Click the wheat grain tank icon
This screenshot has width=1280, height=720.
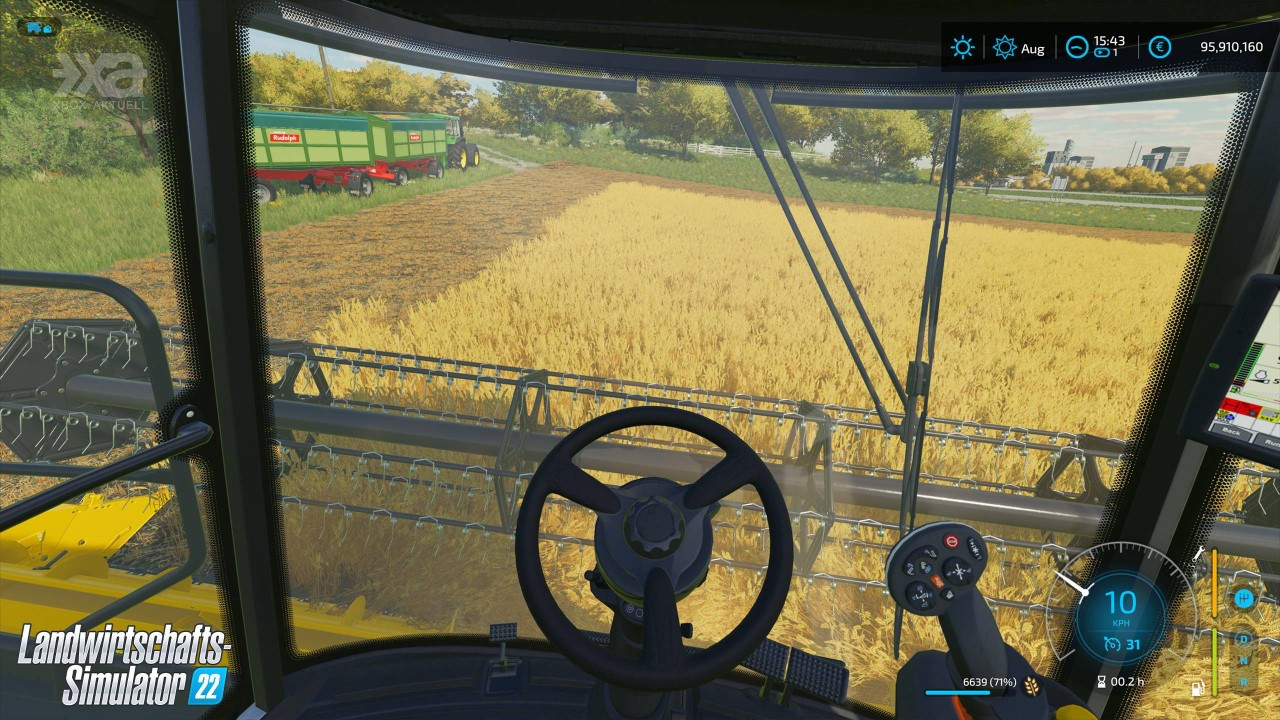(x=1031, y=684)
